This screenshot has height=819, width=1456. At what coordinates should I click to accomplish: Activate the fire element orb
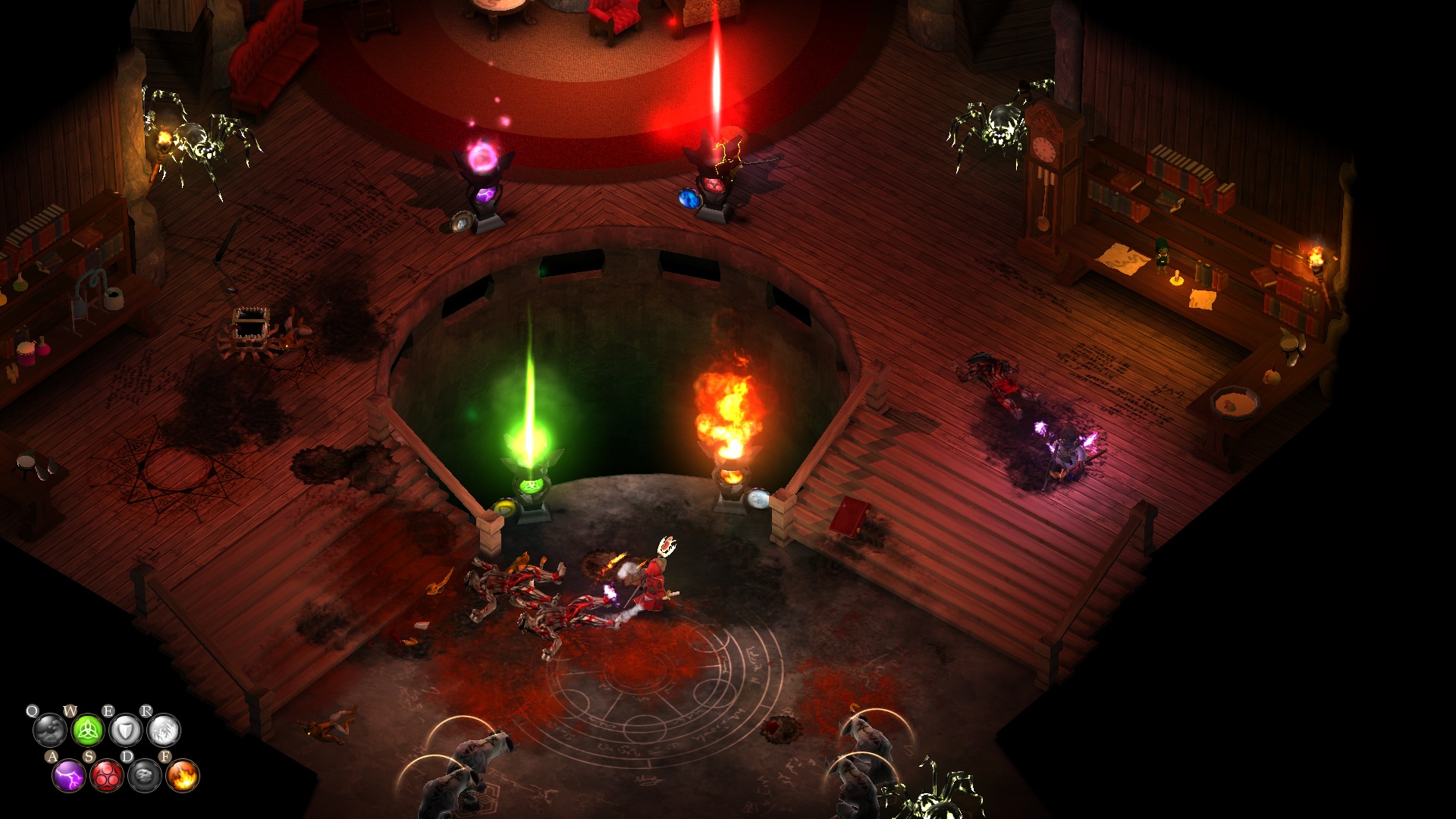(x=183, y=776)
